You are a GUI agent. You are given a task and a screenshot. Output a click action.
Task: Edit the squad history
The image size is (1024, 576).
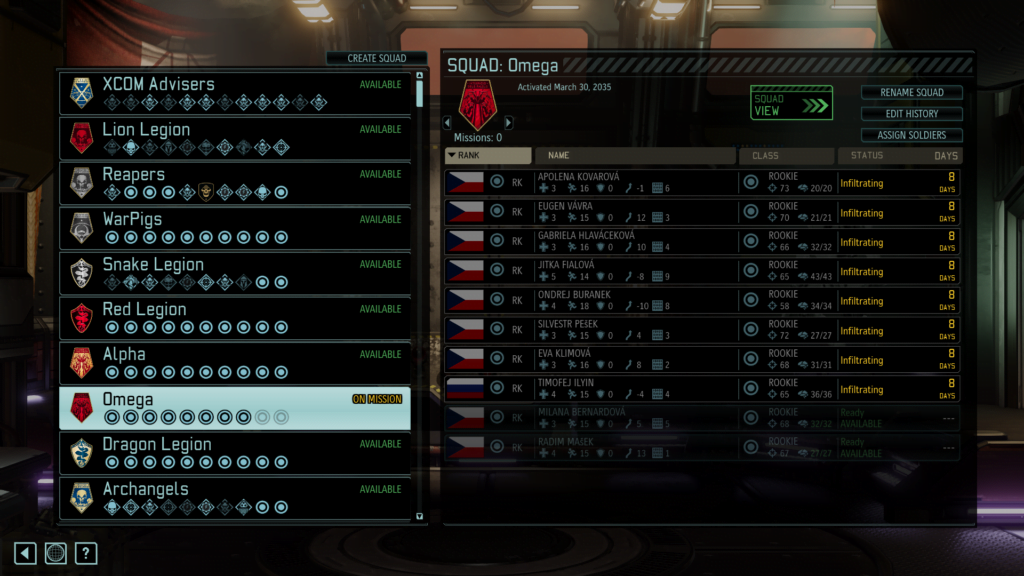tap(911, 114)
